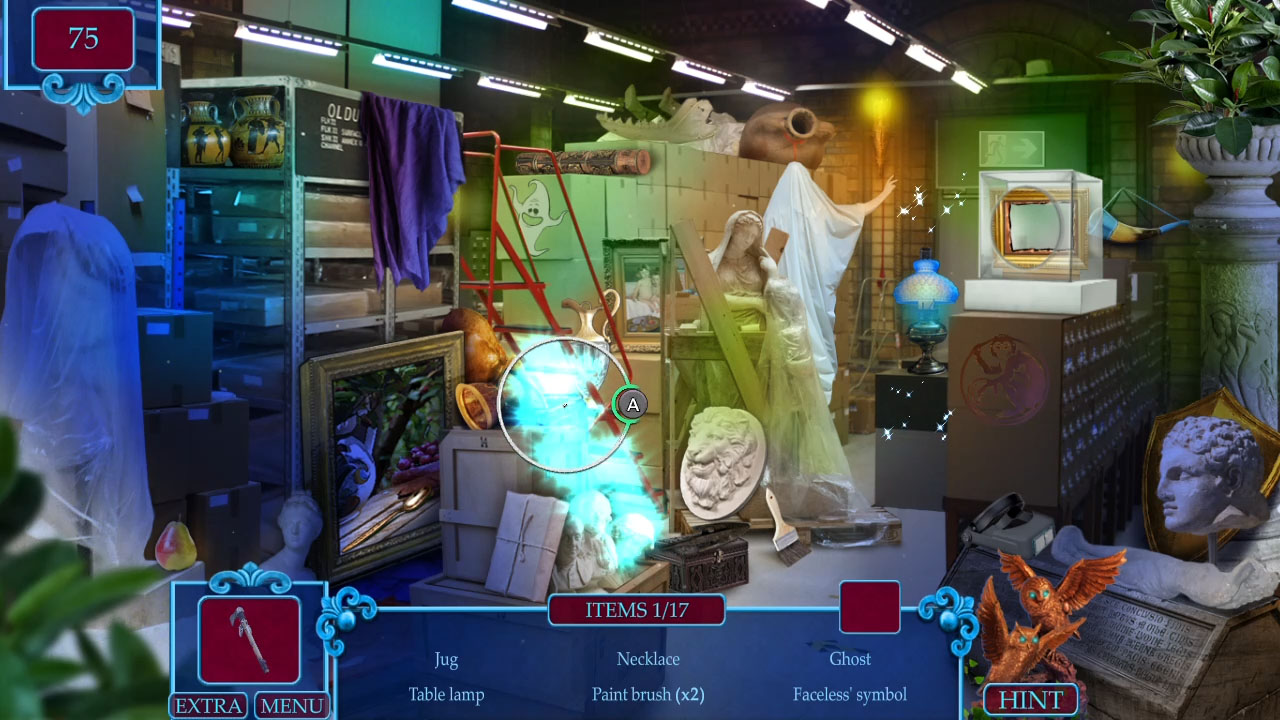Click the "Table lamp" item label
Image resolution: width=1280 pixels, height=720 pixels.
(x=446, y=694)
